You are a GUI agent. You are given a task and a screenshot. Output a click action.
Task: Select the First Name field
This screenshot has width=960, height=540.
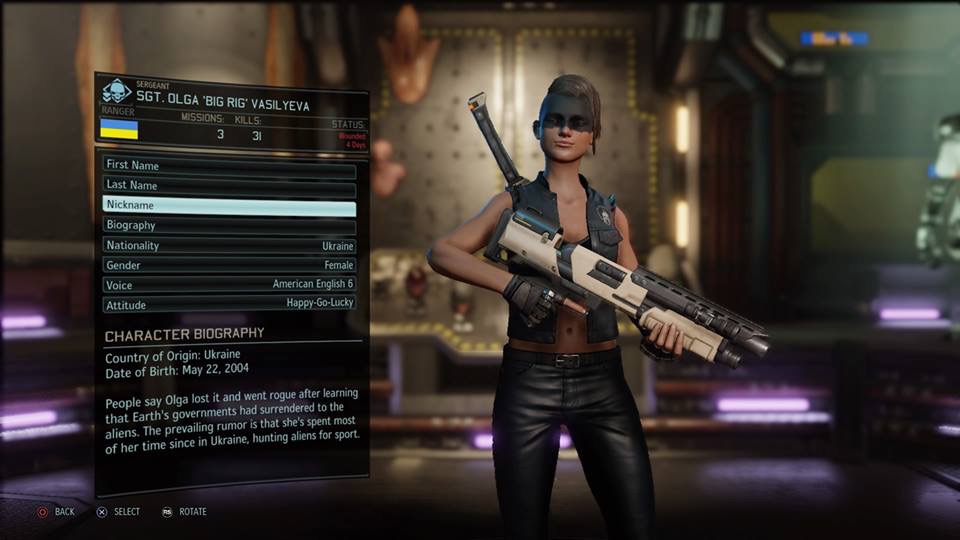pos(229,166)
